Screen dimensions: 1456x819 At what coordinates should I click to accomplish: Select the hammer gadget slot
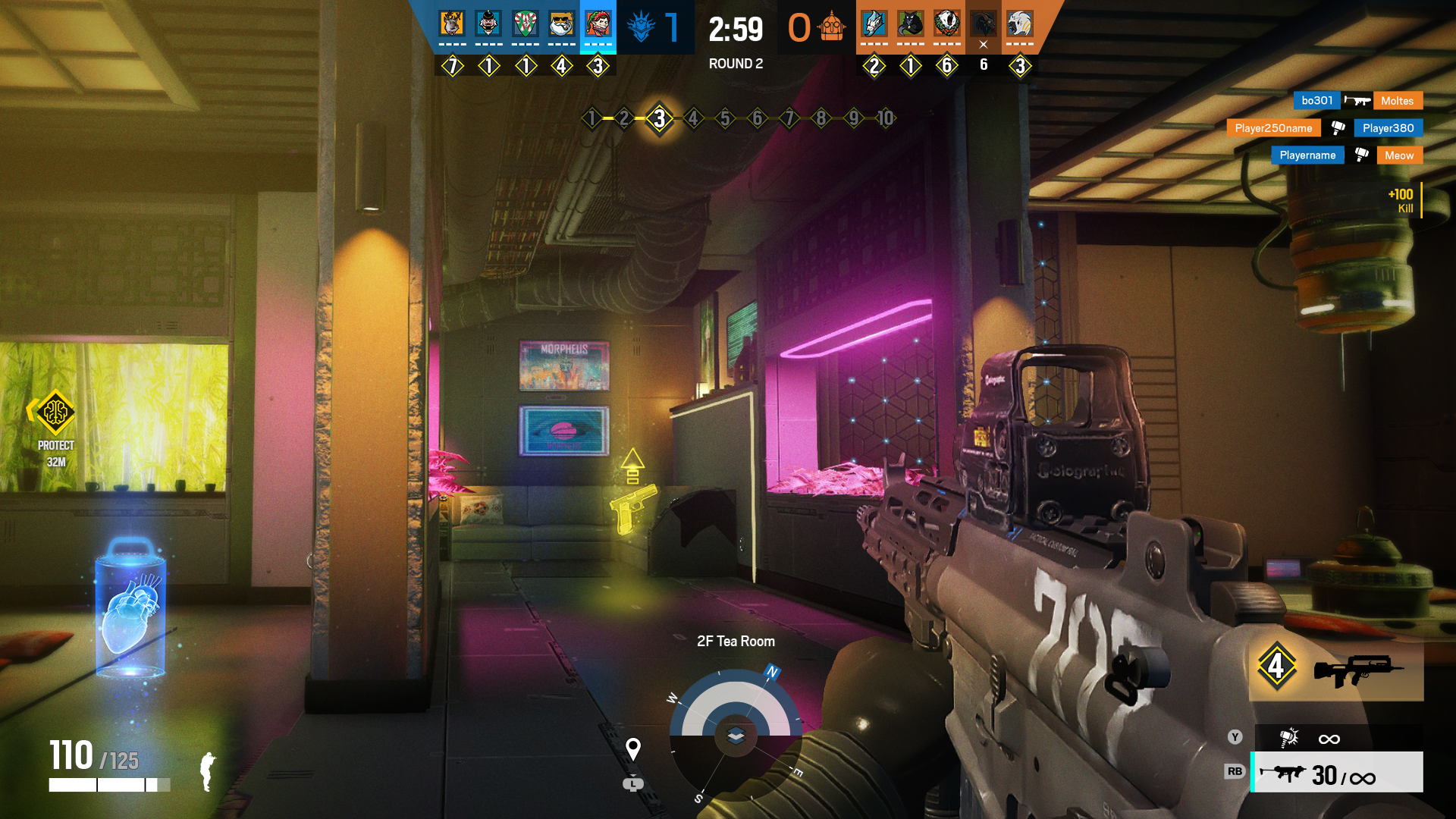pyautogui.click(x=1337, y=738)
